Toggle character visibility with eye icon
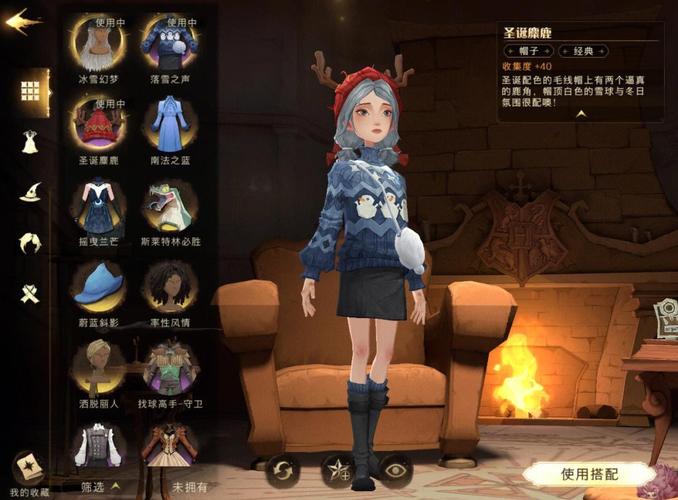The width and height of the screenshot is (678, 500). (x=395, y=469)
